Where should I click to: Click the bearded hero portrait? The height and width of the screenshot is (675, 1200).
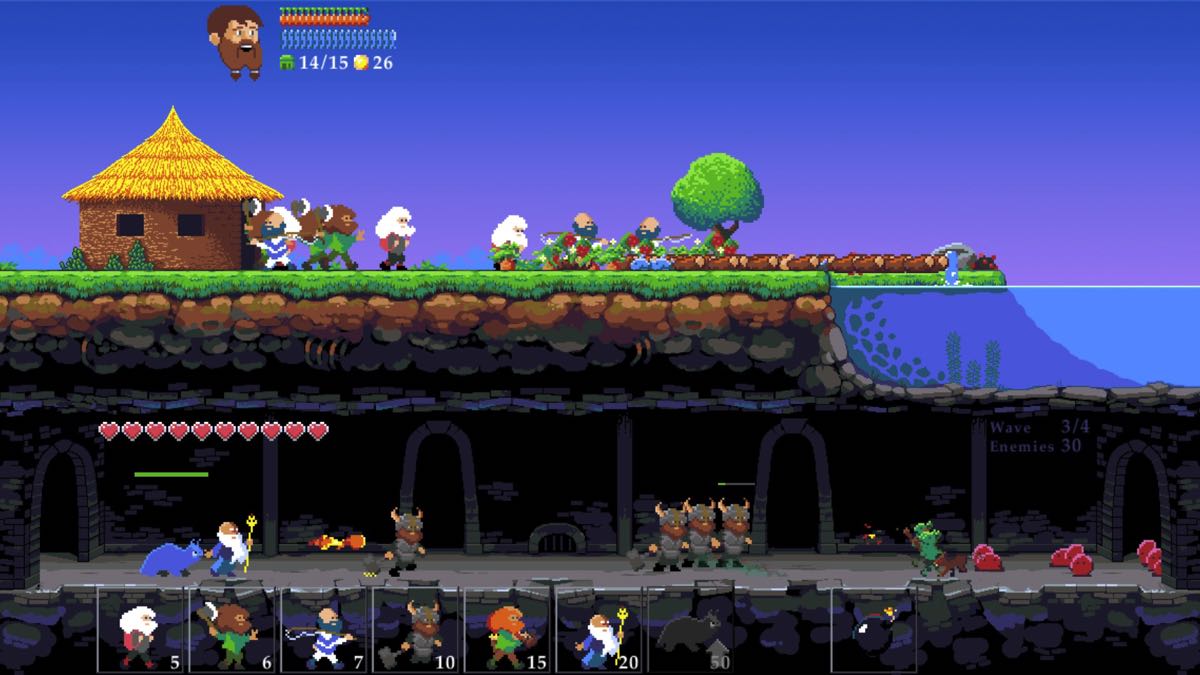click(236, 40)
